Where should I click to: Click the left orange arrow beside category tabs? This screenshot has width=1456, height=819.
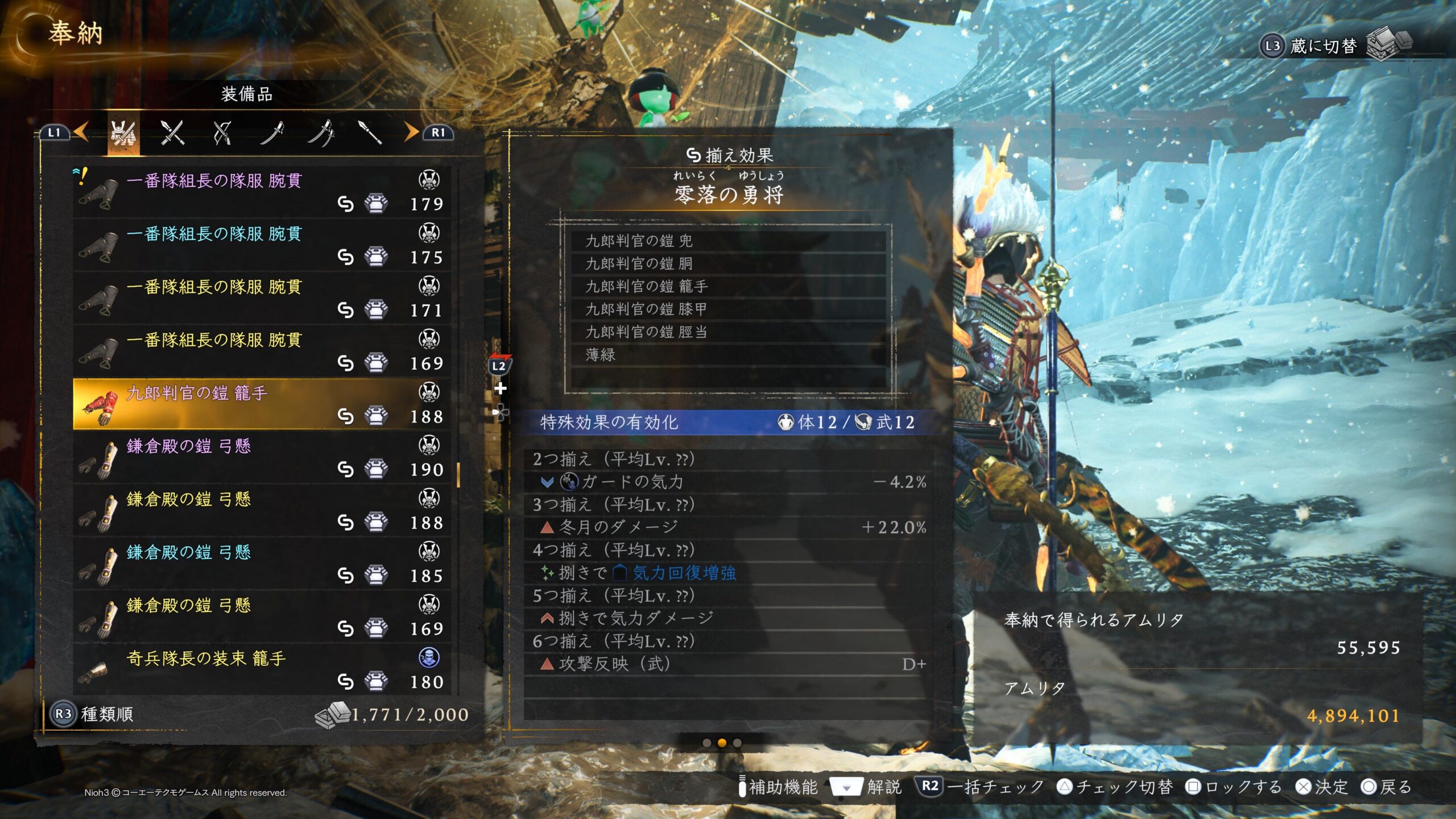(x=81, y=133)
